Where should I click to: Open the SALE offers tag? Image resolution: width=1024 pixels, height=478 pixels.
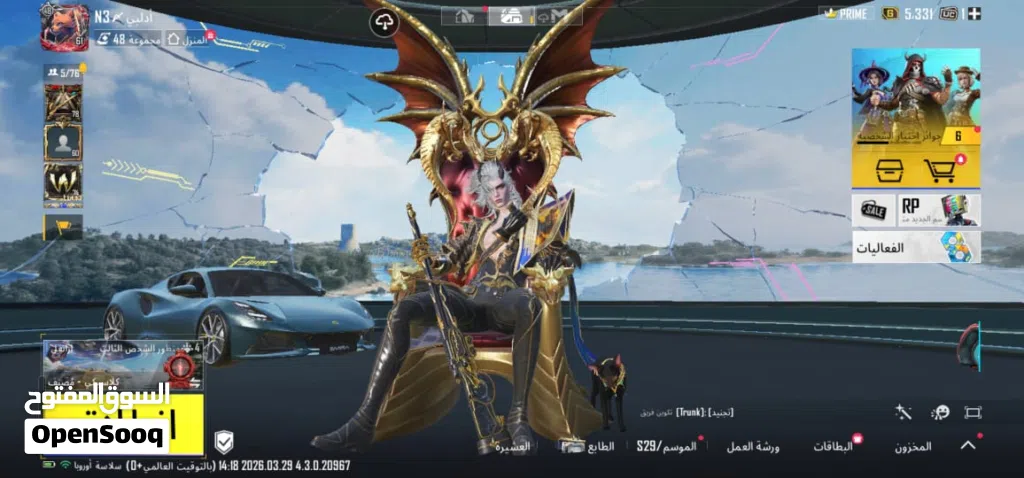873,210
